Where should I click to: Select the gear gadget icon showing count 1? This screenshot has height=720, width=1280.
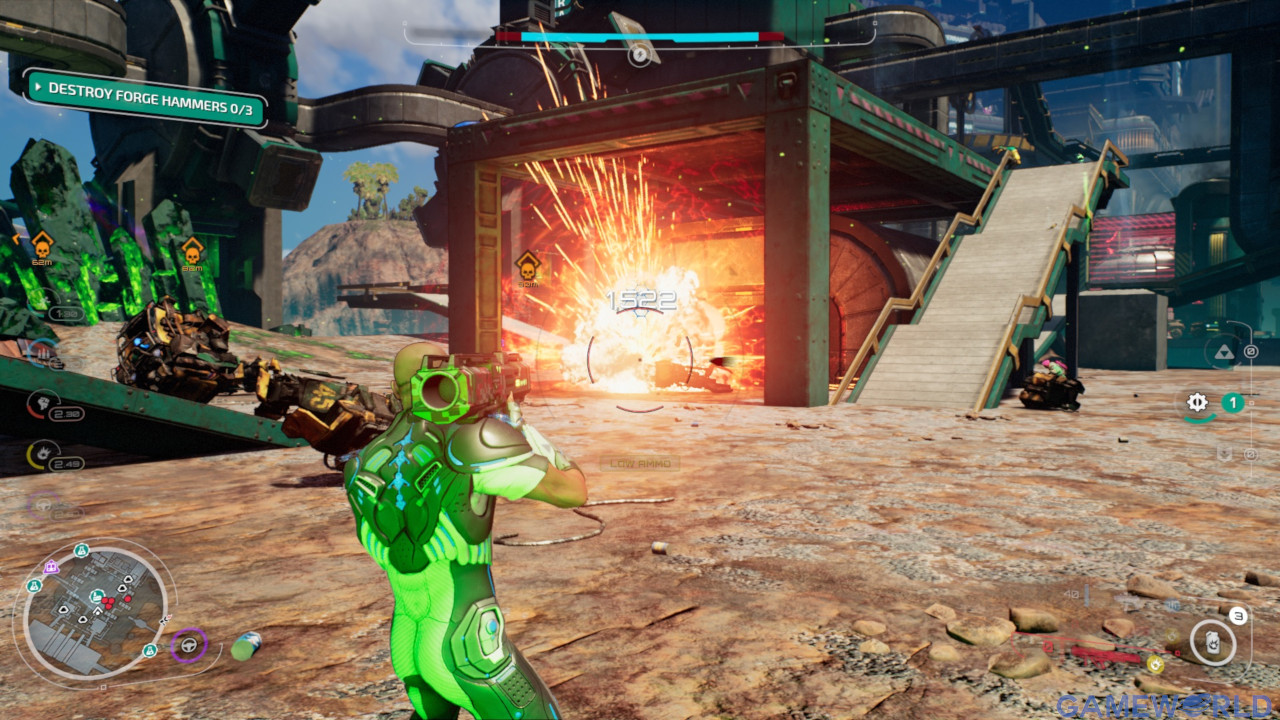pos(1197,402)
